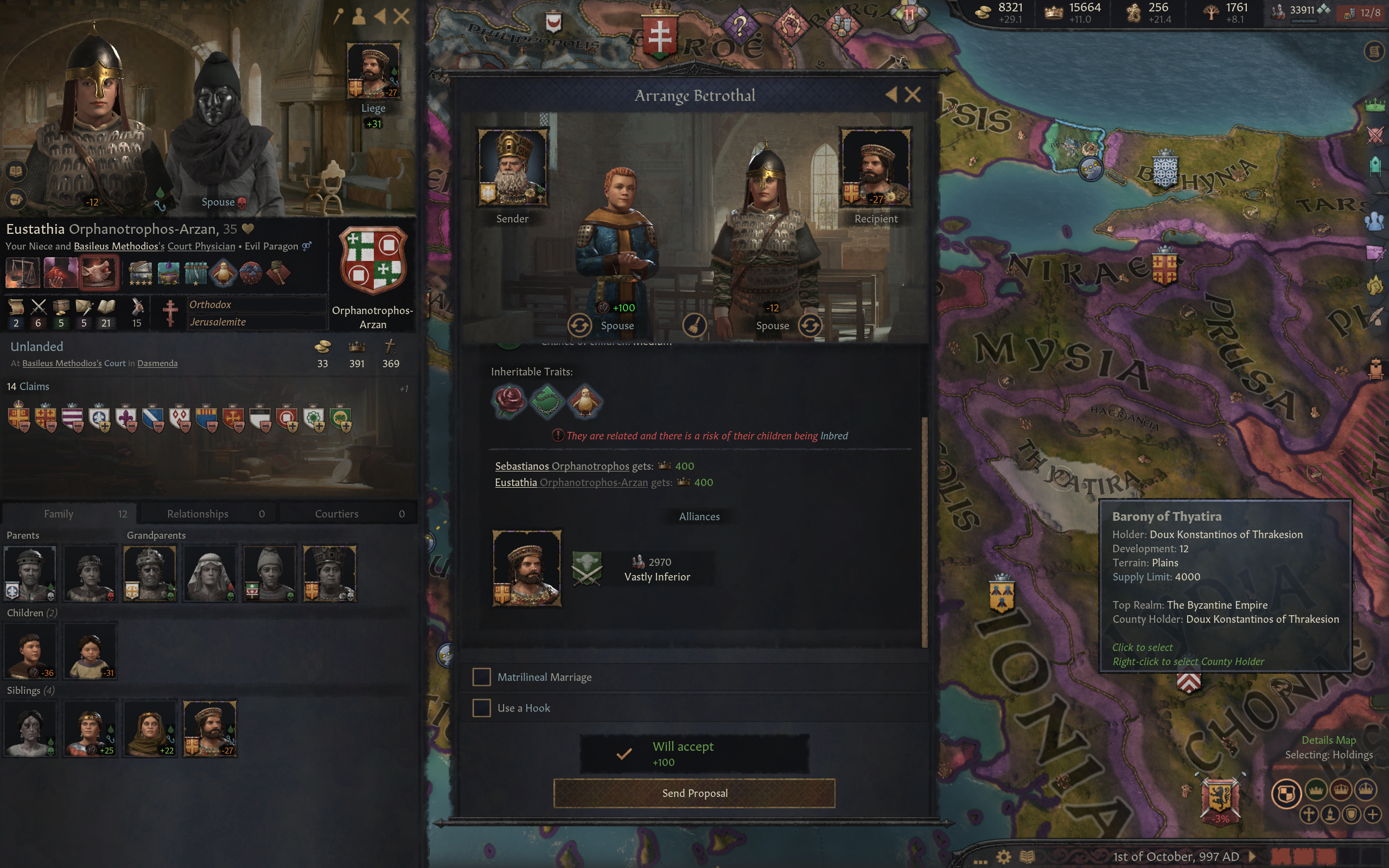Click the Sender portrait in betrothal window
The height and width of the screenshot is (868, 1389).
[513, 168]
